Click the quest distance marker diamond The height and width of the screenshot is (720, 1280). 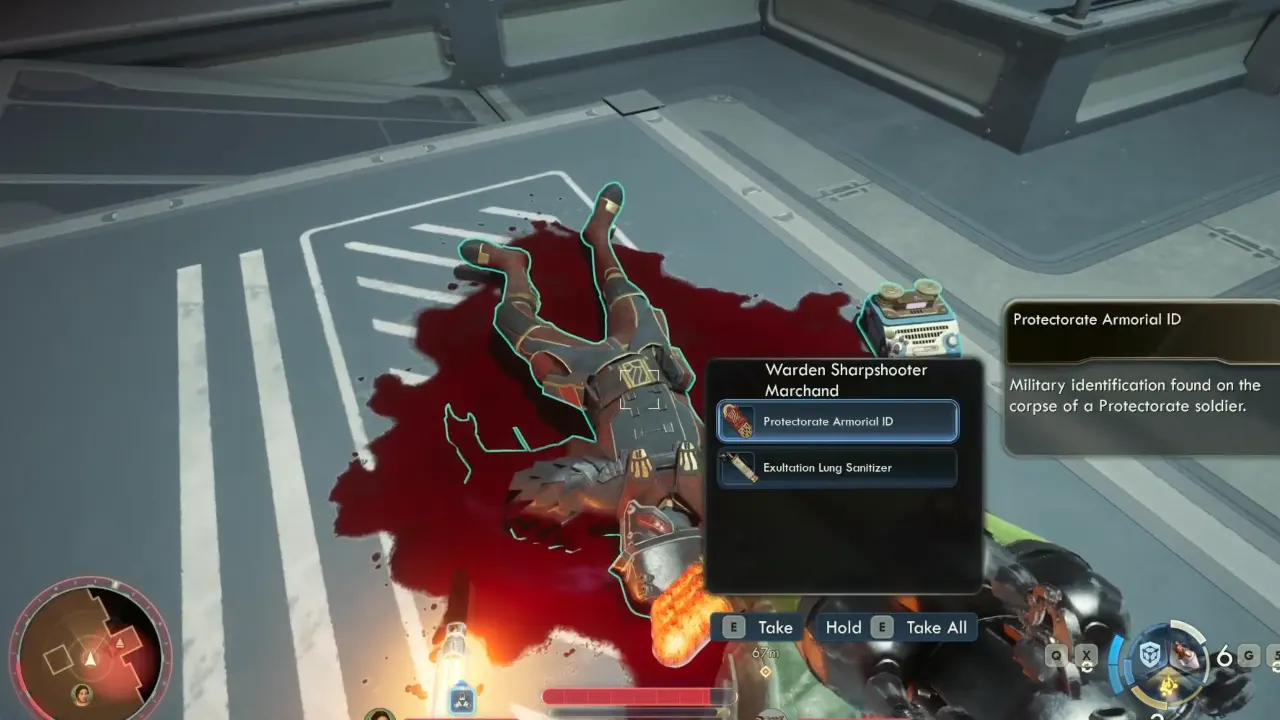765,670
